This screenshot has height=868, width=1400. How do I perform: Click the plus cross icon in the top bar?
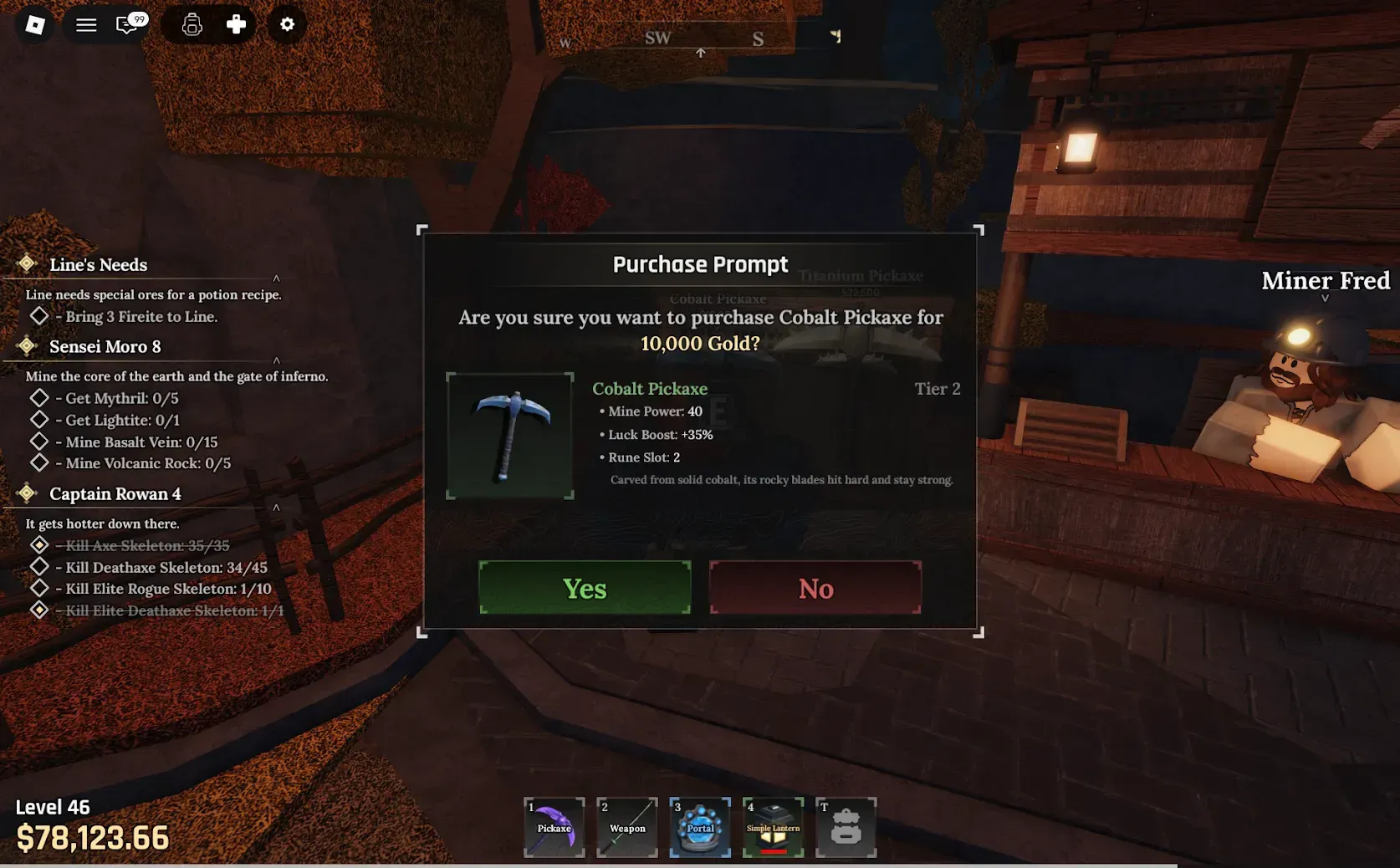pyautogui.click(x=236, y=25)
